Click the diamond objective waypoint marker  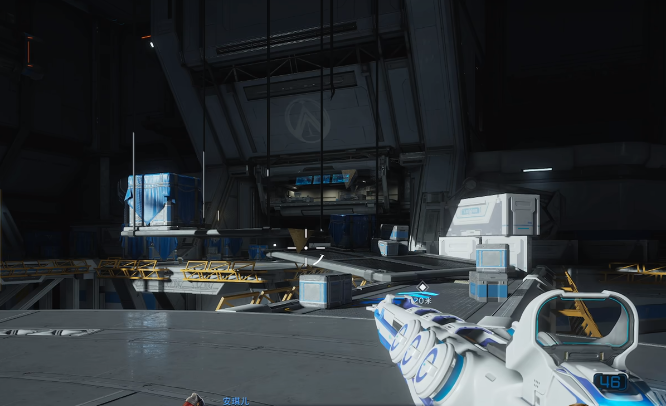[422, 287]
